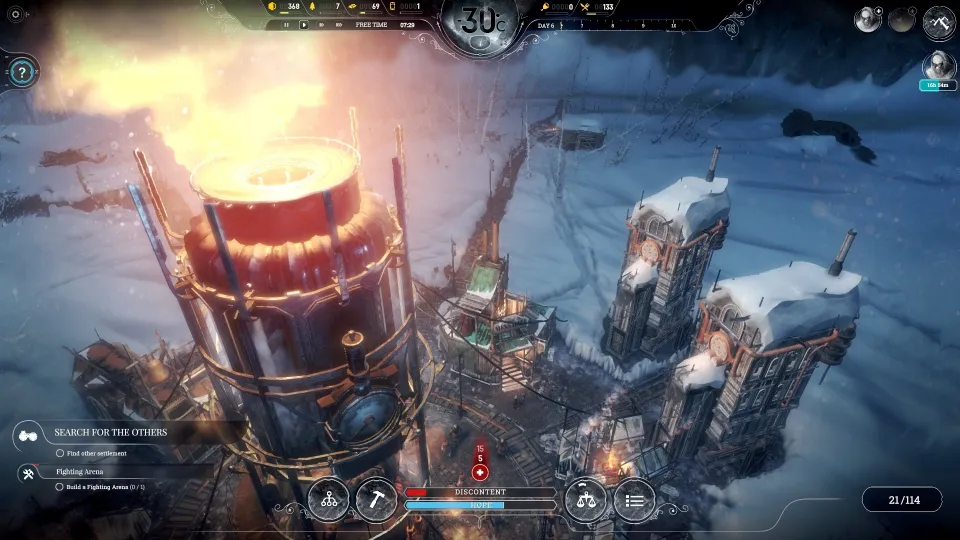Screen dimensions: 960x540
Task: Open the Technology Tree button
Action: click(329, 500)
